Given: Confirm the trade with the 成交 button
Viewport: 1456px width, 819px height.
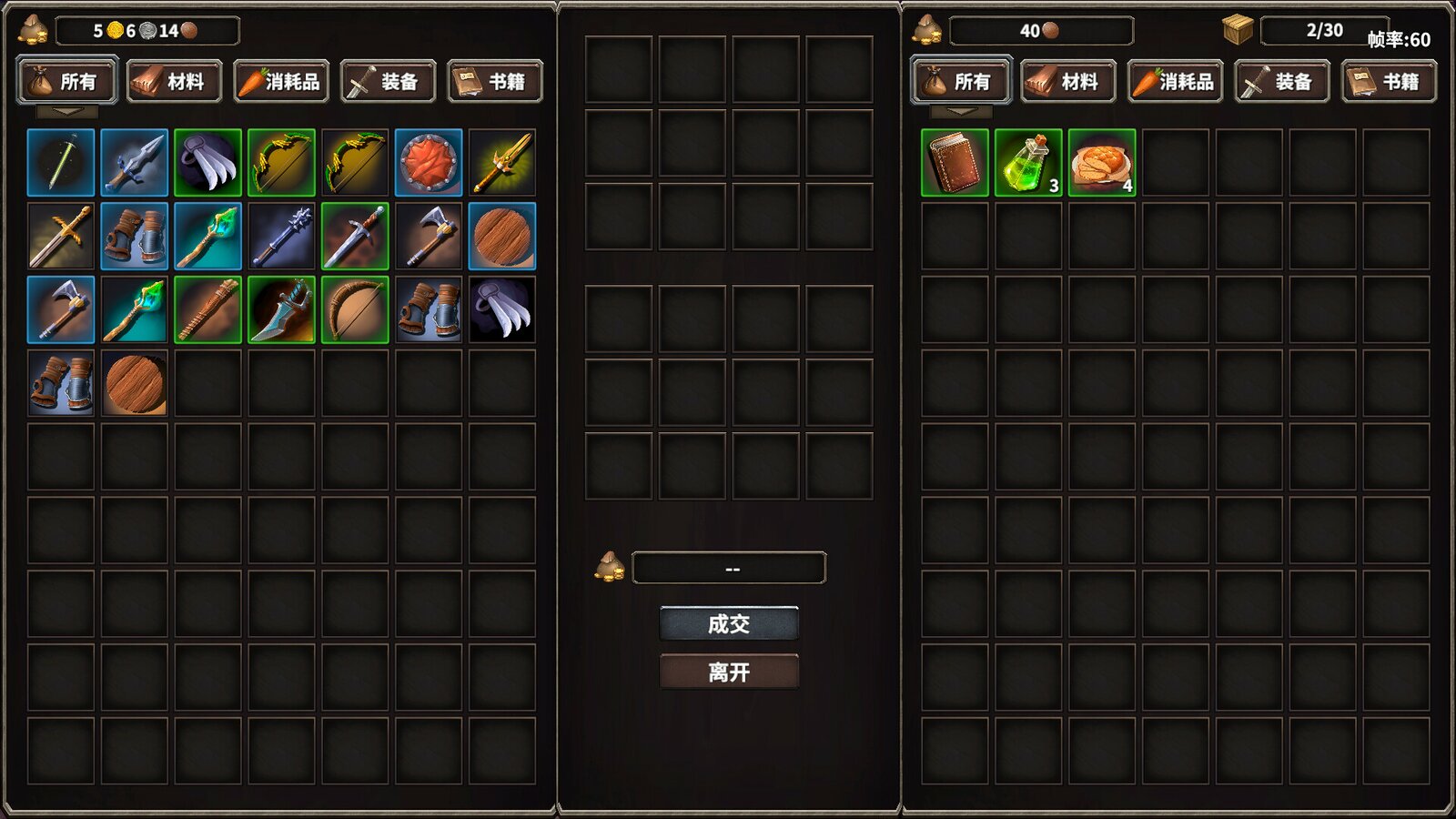Looking at the screenshot, I should [729, 624].
